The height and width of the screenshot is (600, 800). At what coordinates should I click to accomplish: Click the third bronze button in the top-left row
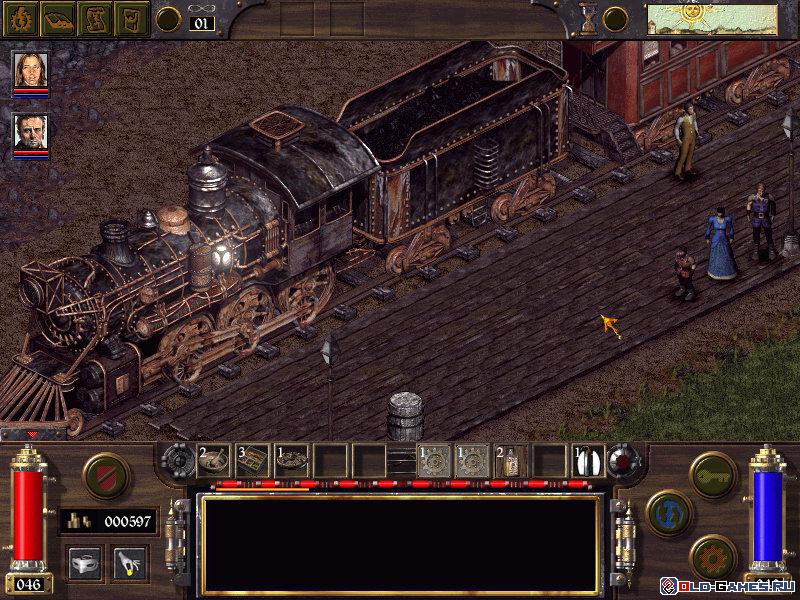pyautogui.click(x=94, y=18)
